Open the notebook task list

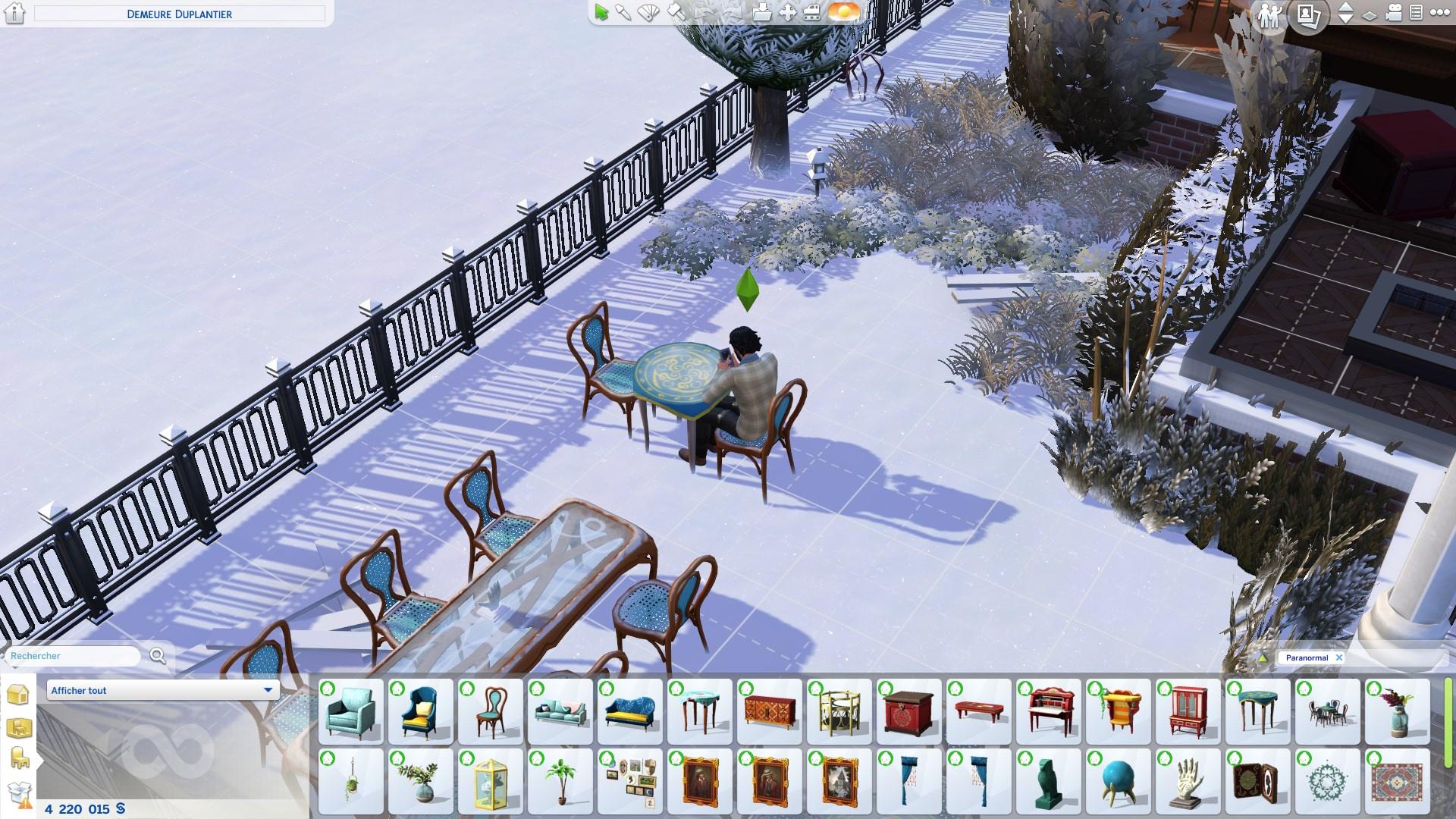[1417, 11]
